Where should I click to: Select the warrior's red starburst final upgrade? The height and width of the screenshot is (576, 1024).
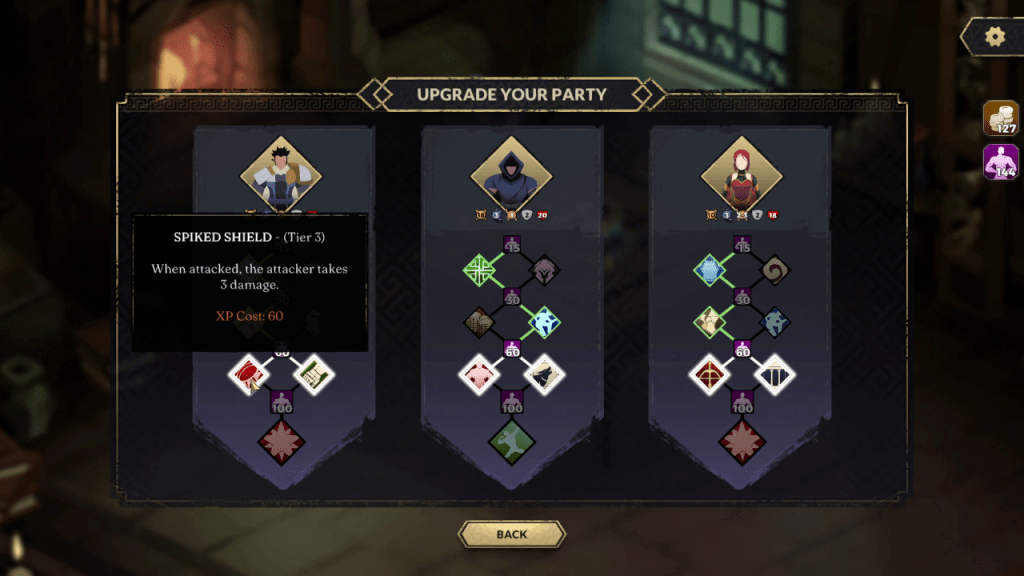(282, 440)
